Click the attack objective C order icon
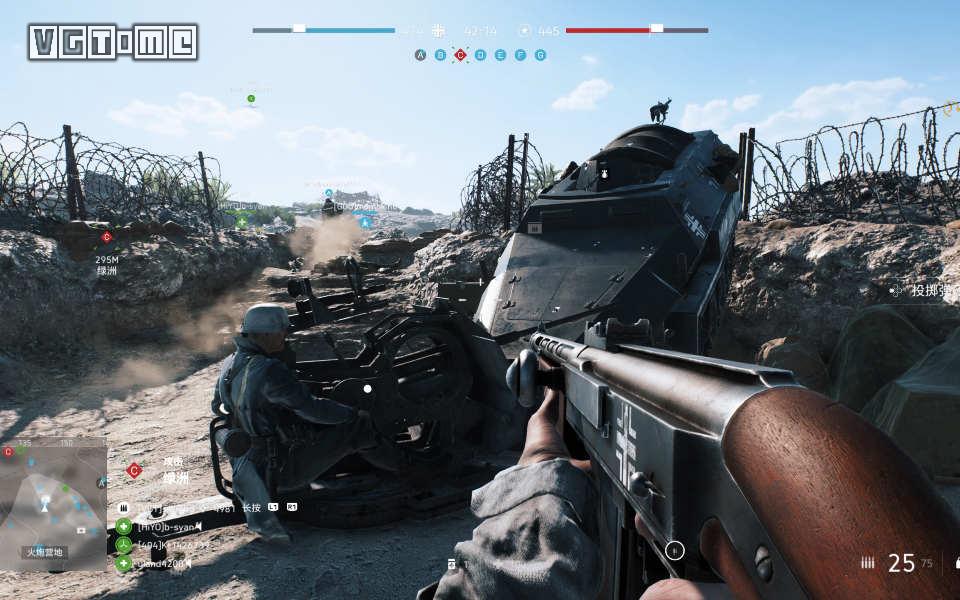This screenshot has width=960, height=600. [x=134, y=470]
